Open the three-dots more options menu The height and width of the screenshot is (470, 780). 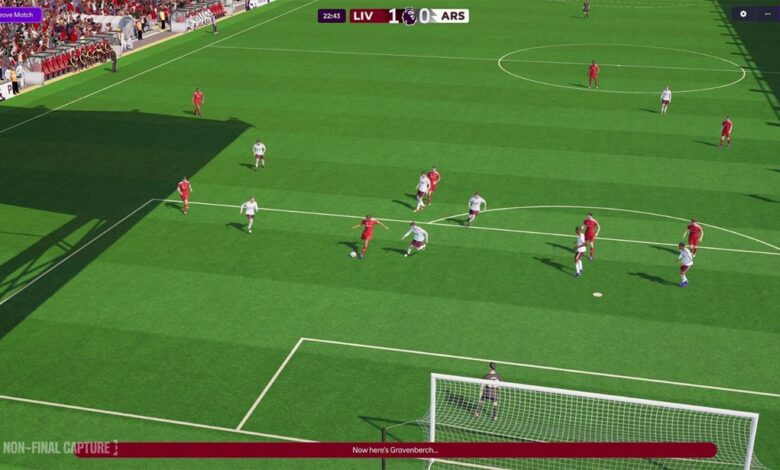pyautogui.click(x=767, y=14)
